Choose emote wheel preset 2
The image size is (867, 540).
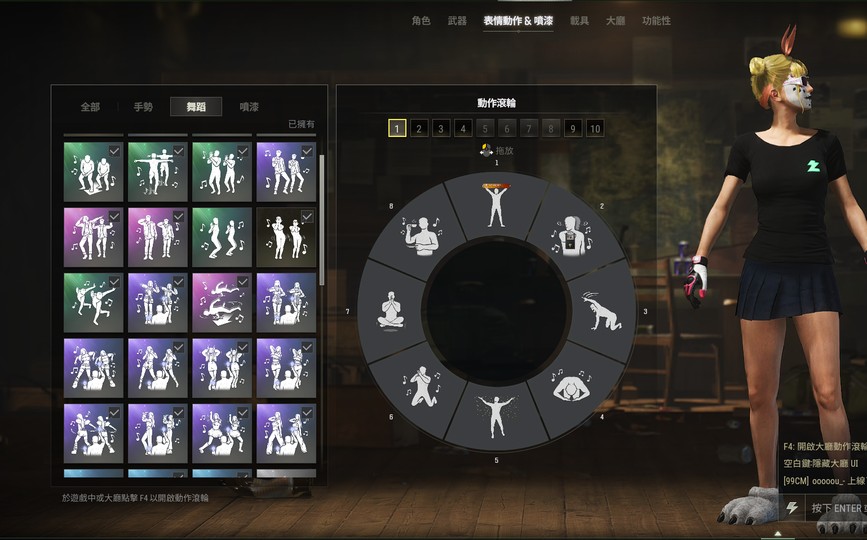(419, 128)
